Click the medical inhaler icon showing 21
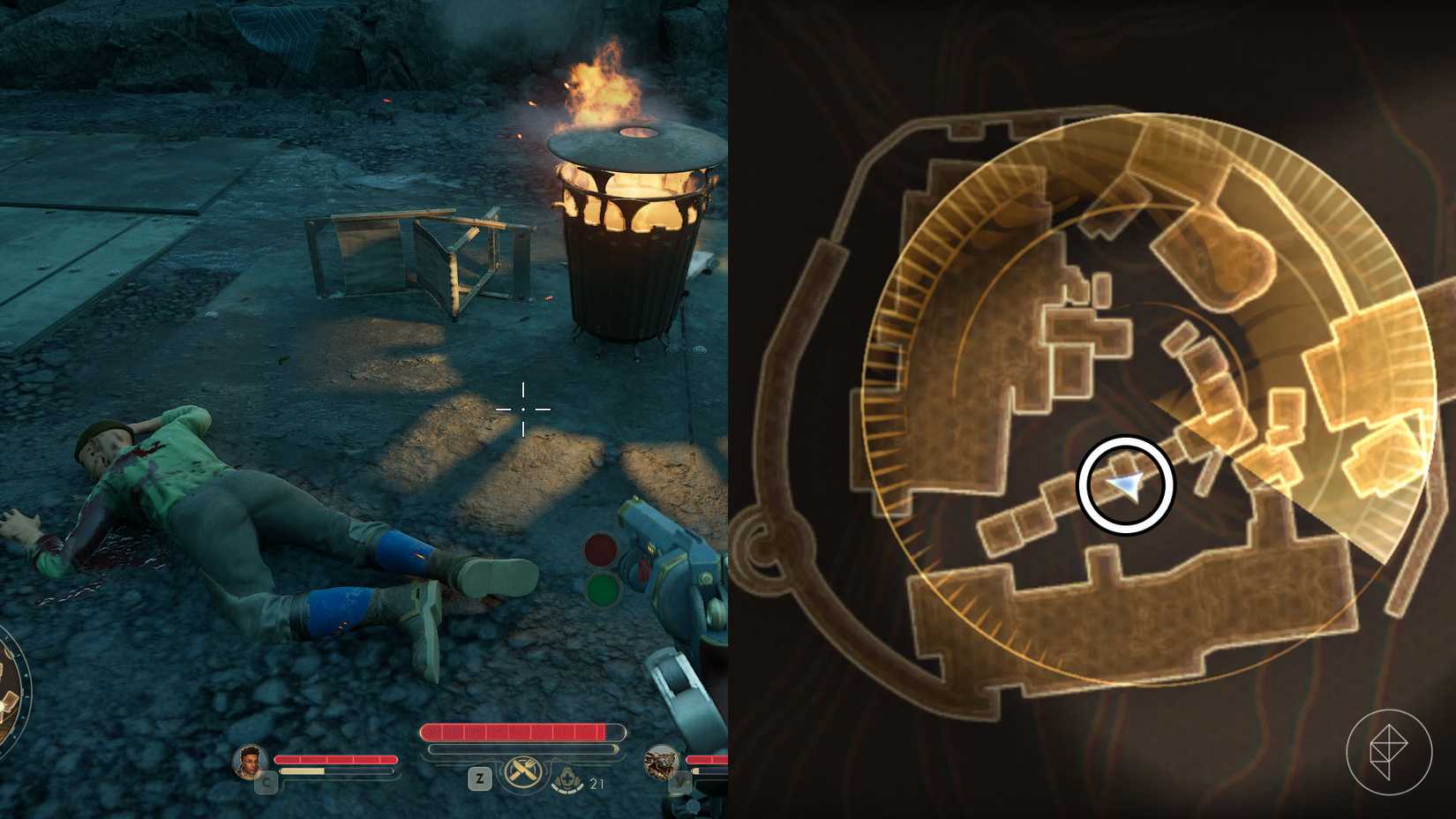Screen dimensions: 1456x819 click(567, 779)
